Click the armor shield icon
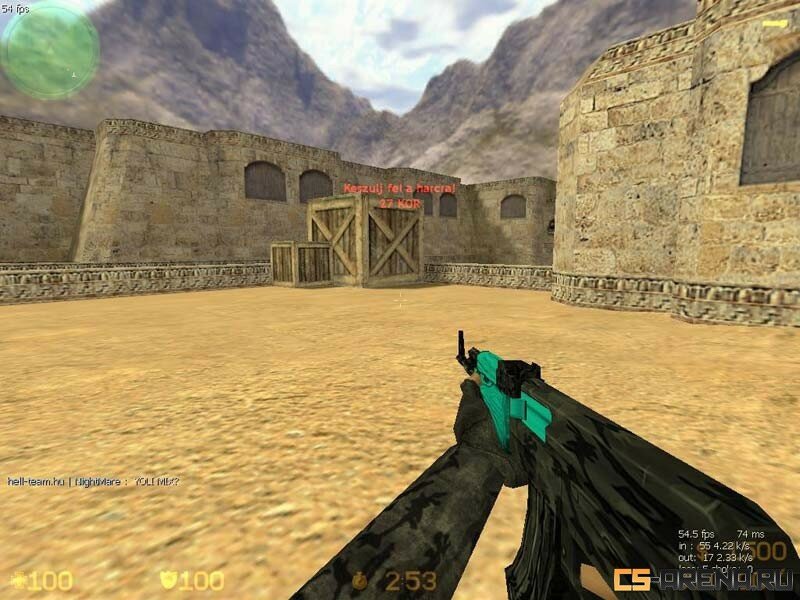The width and height of the screenshot is (800, 600). tap(168, 580)
